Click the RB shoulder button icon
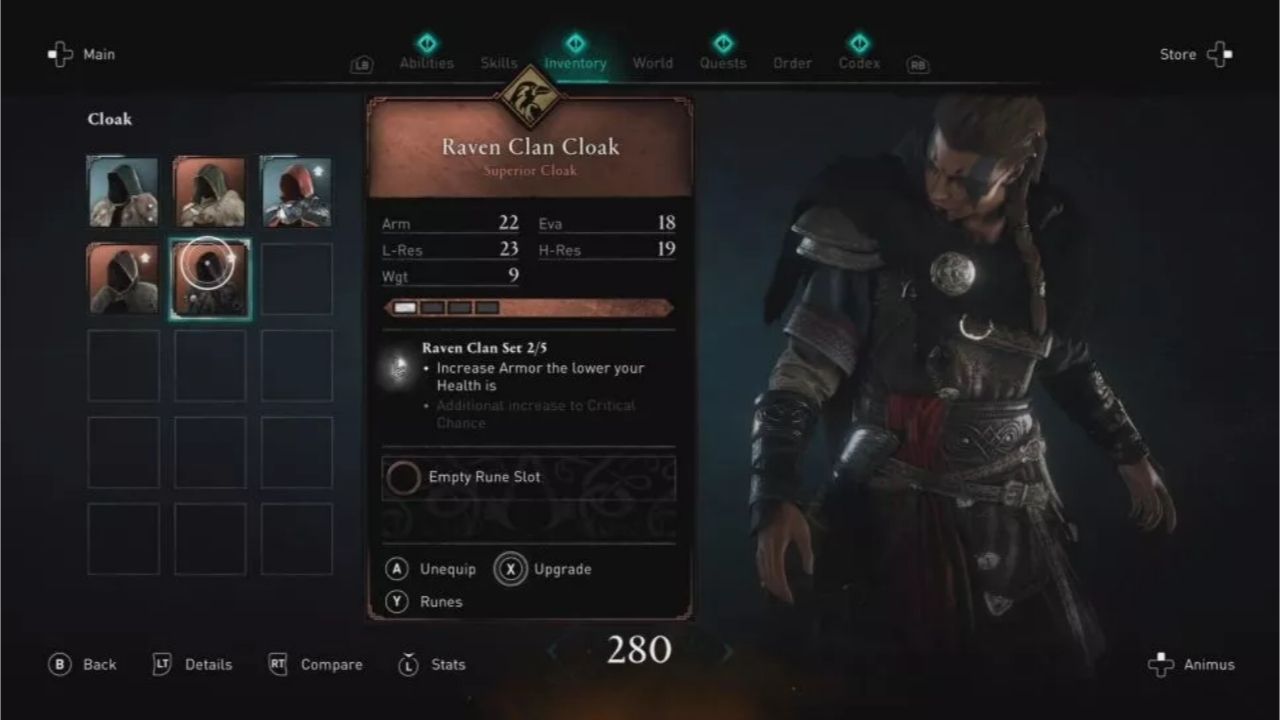The width and height of the screenshot is (1280, 720). click(917, 63)
